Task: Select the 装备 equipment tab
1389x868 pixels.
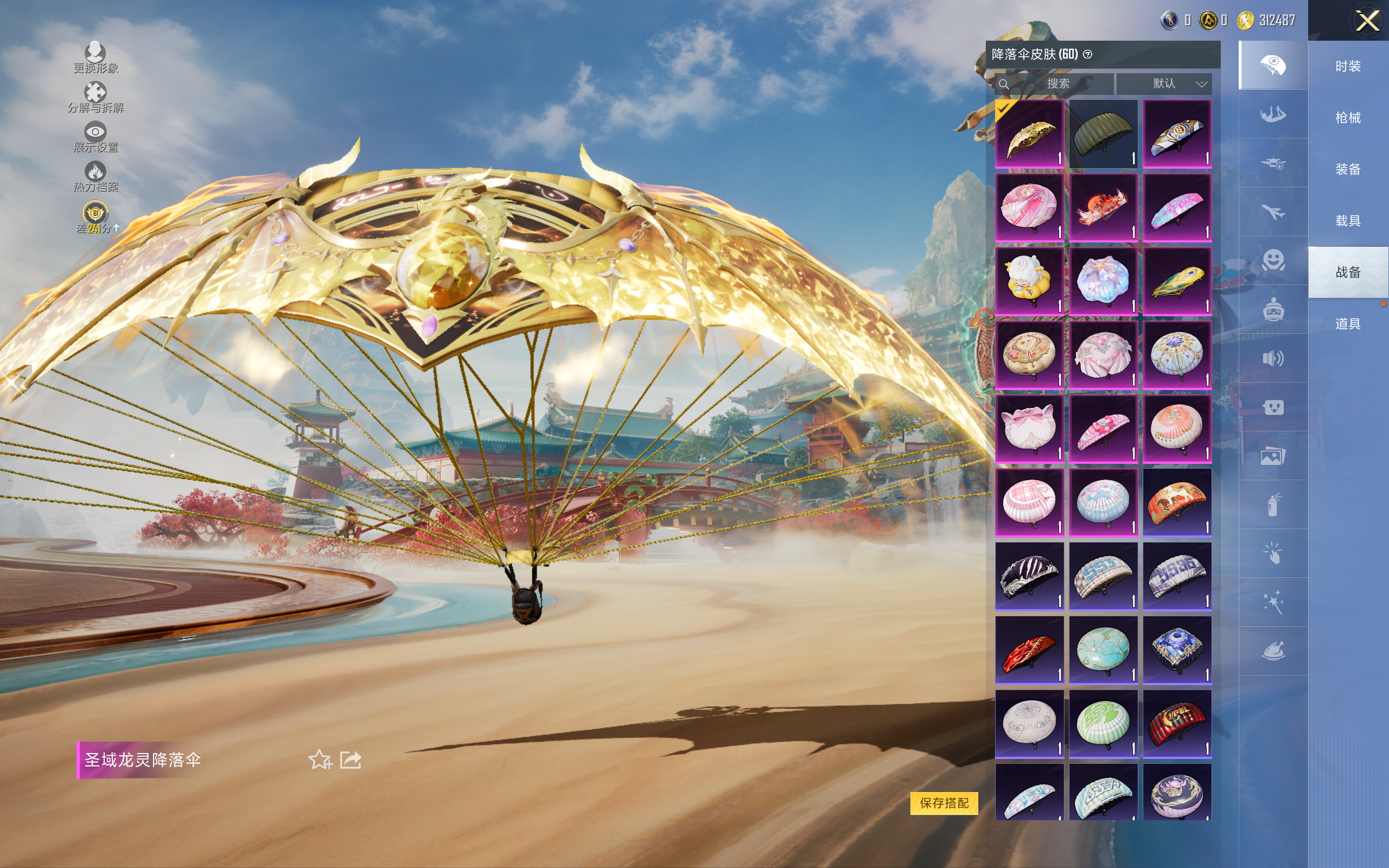Action: coord(1348,169)
